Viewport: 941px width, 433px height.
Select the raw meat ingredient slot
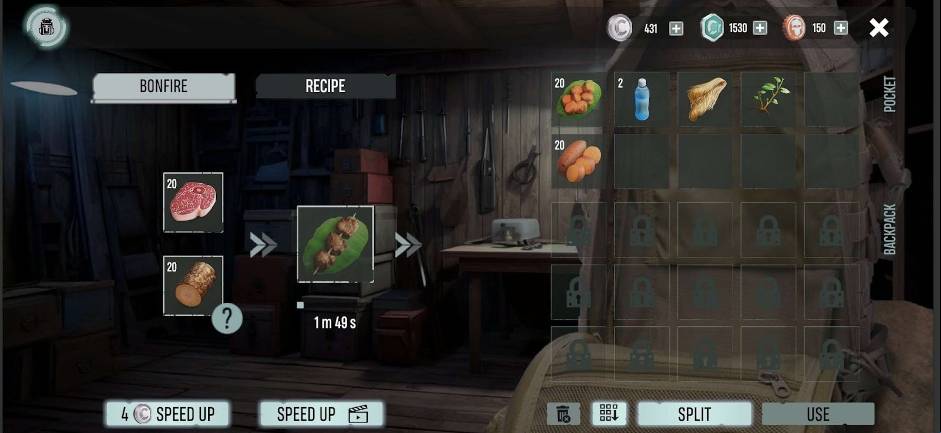click(193, 202)
